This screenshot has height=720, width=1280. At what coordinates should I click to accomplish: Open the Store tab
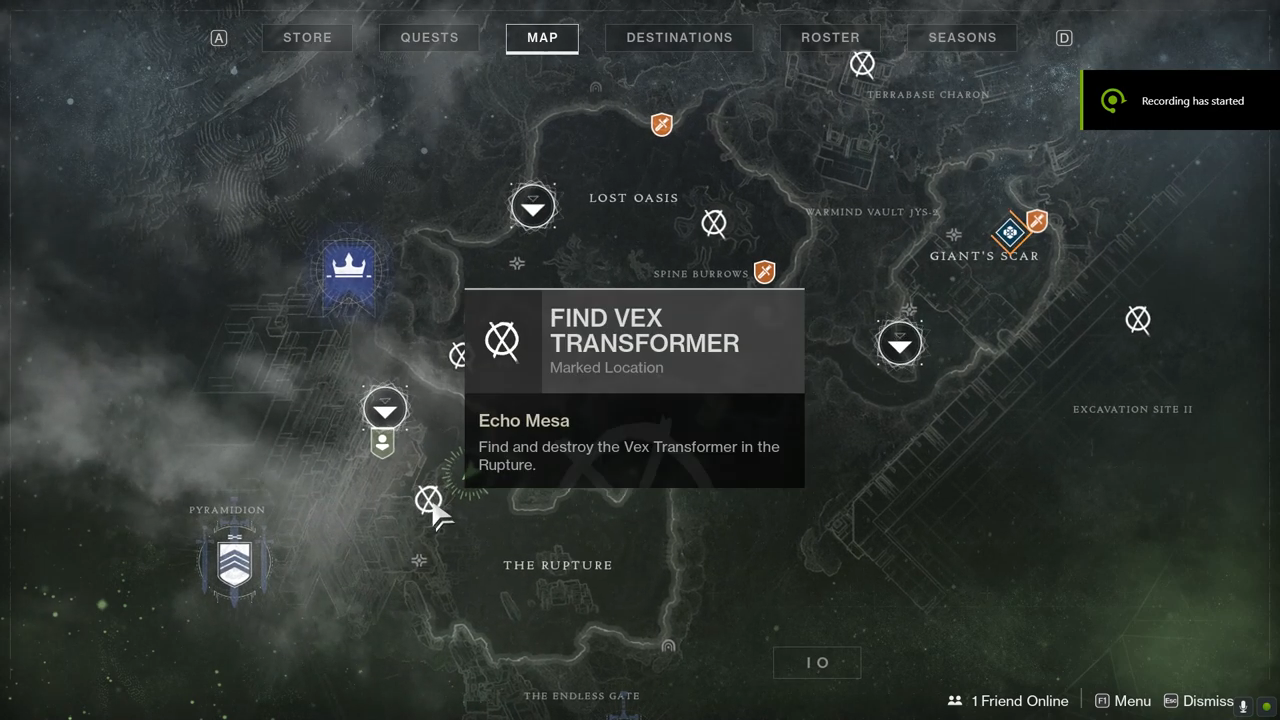(x=307, y=38)
